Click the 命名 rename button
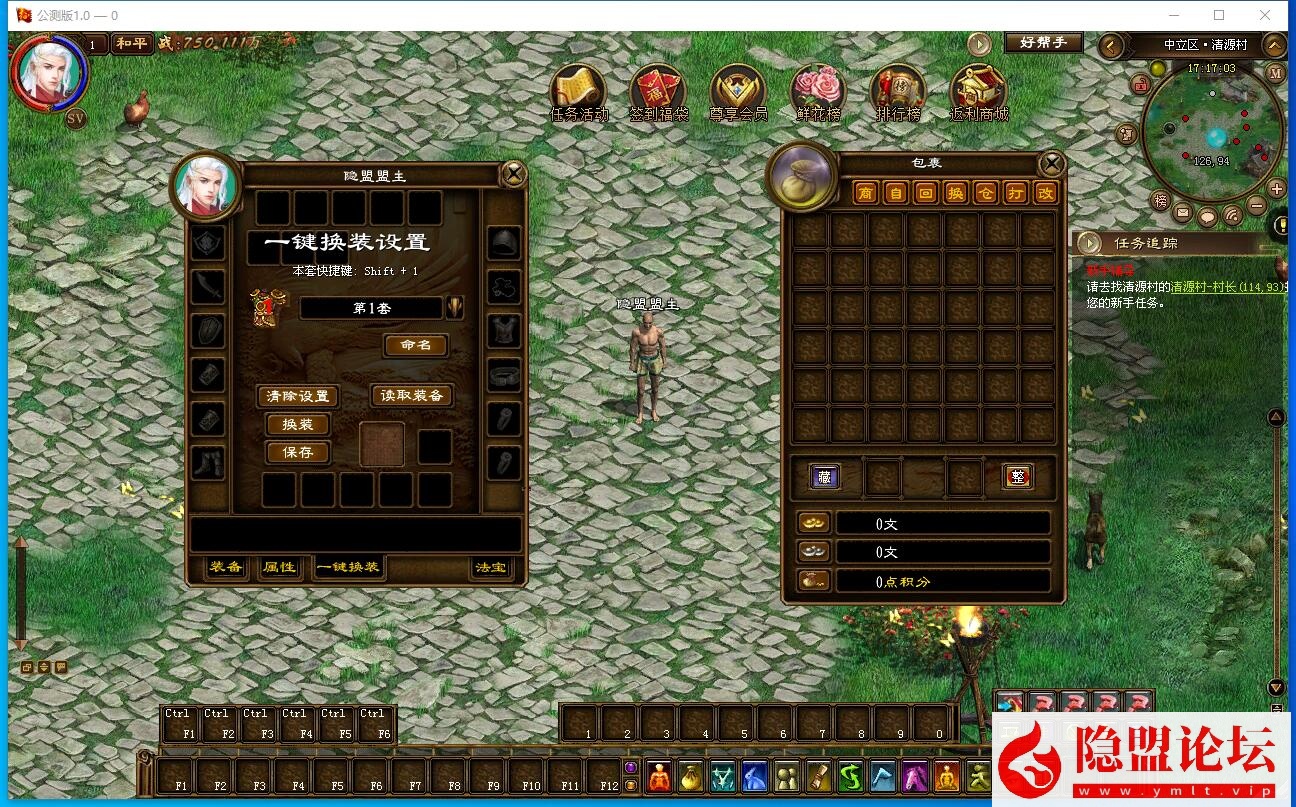Viewport: 1296px width, 807px height. 415,345
